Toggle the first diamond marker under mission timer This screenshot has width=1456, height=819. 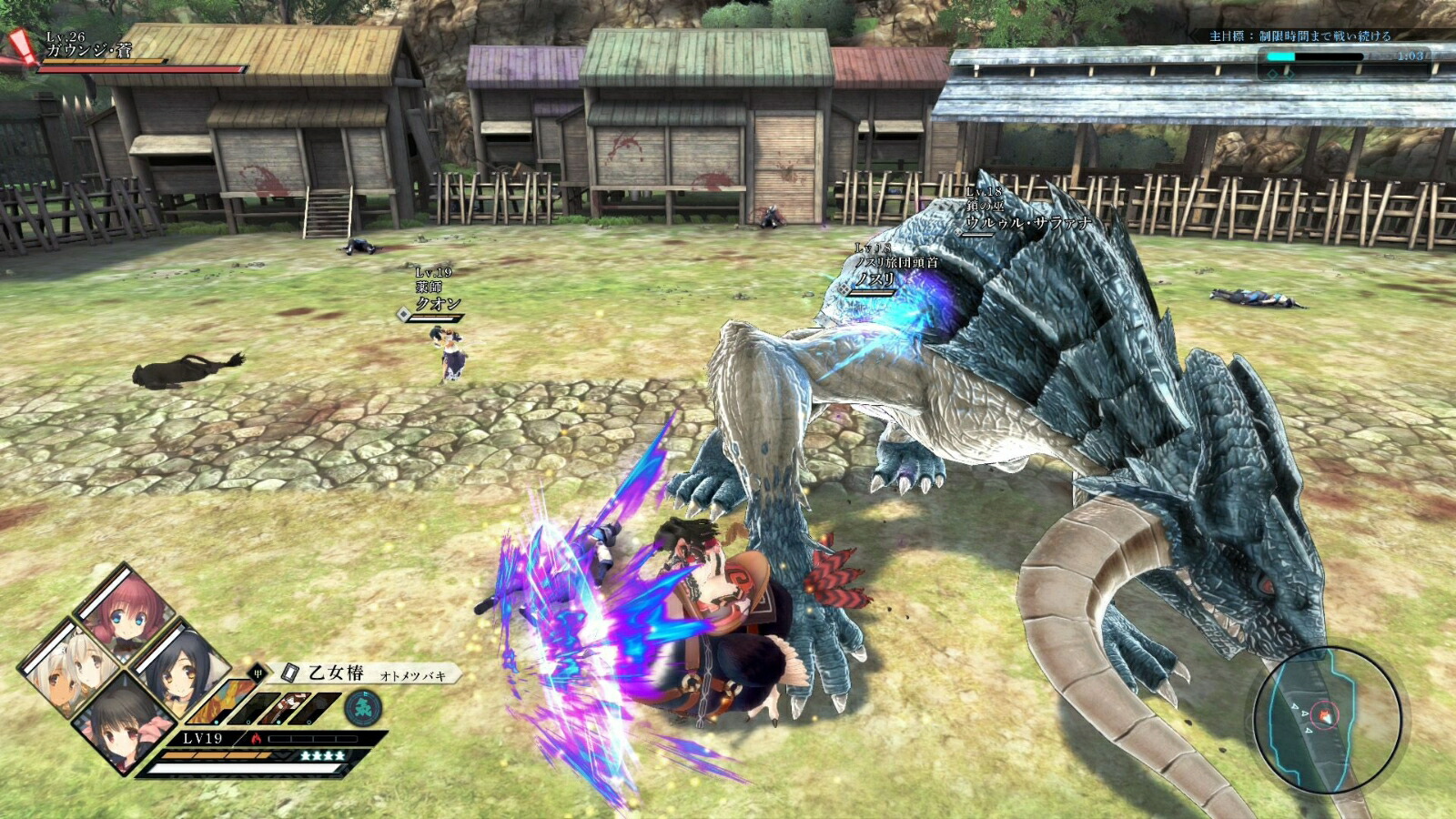pos(1273,76)
